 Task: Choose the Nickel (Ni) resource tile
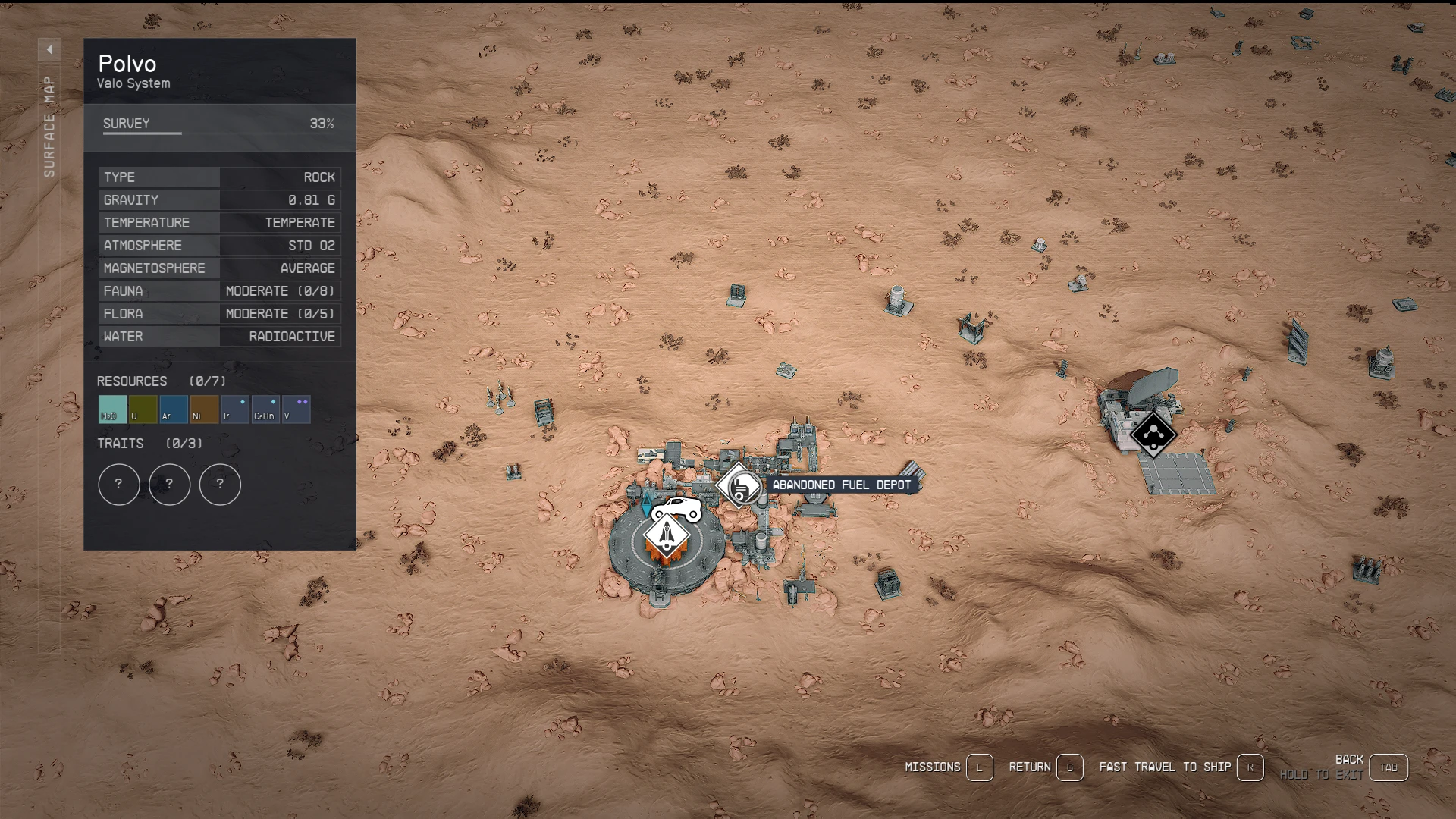point(204,409)
